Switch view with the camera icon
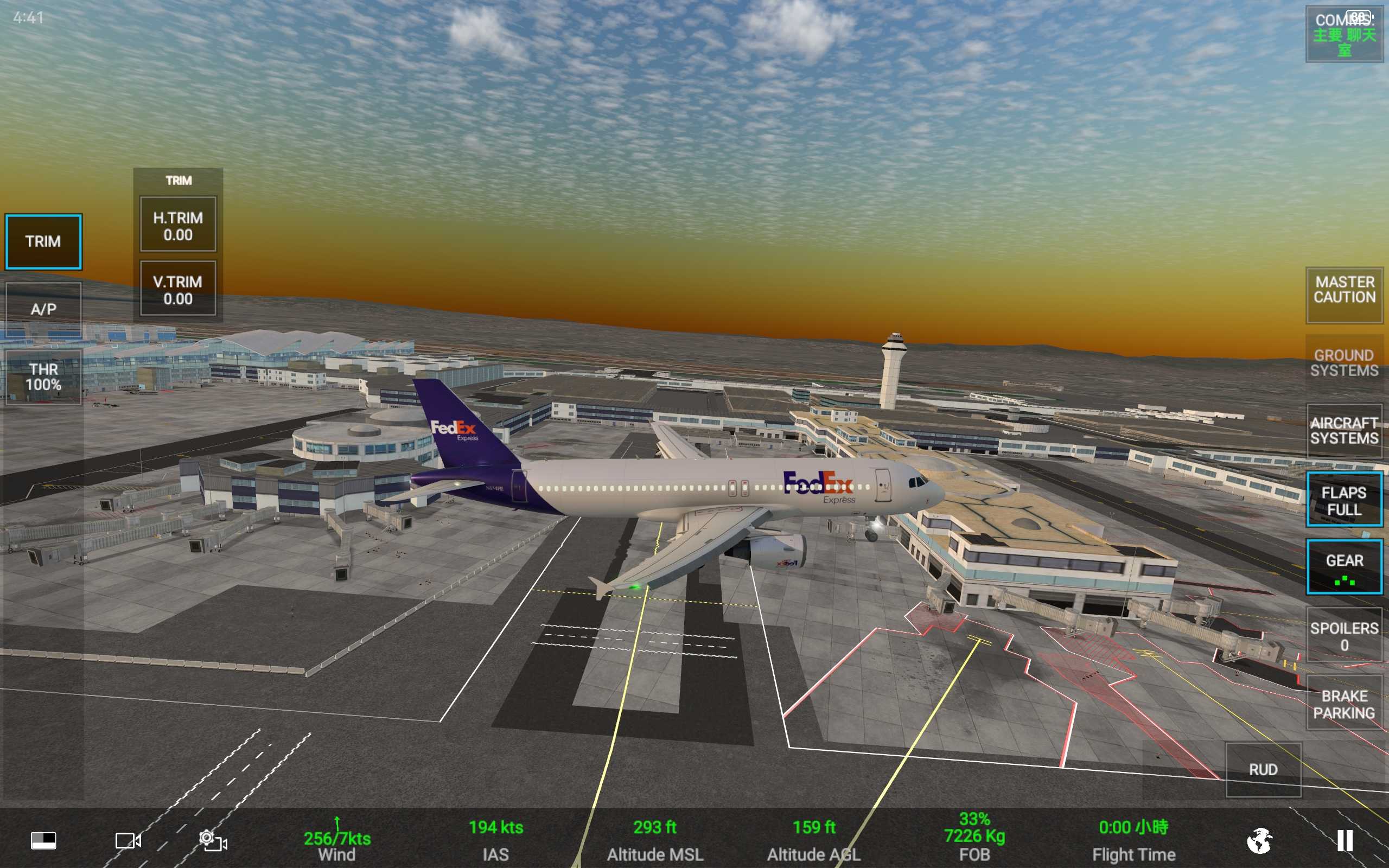The image size is (1389, 868). tap(128, 841)
